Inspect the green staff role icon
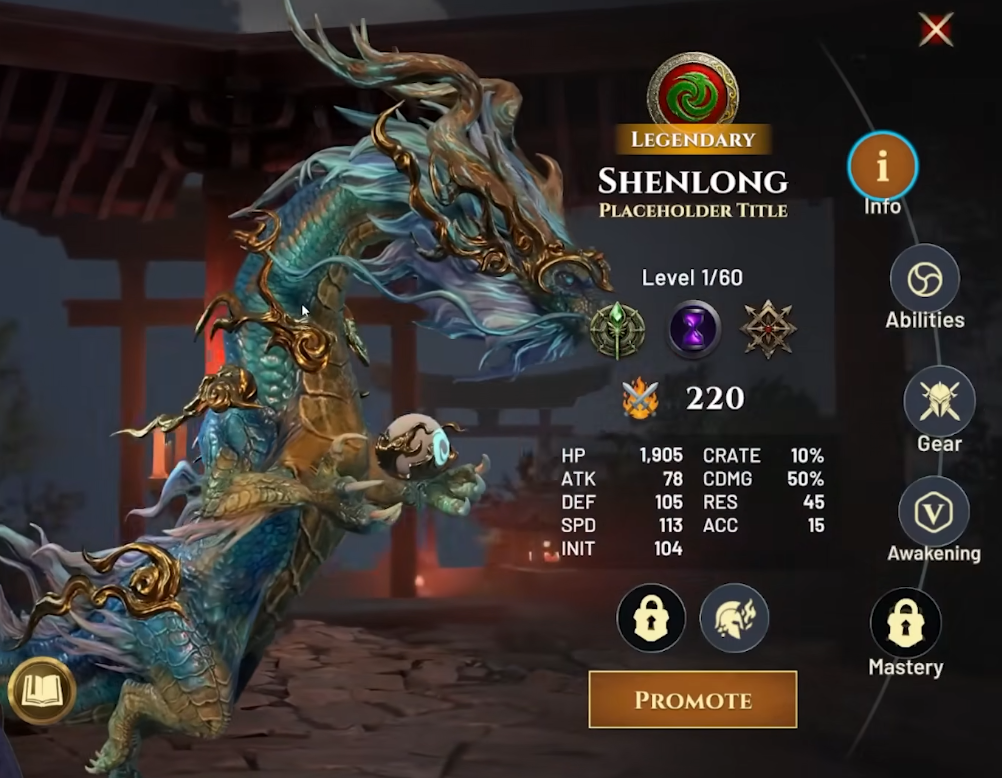1002x778 pixels. (617, 330)
